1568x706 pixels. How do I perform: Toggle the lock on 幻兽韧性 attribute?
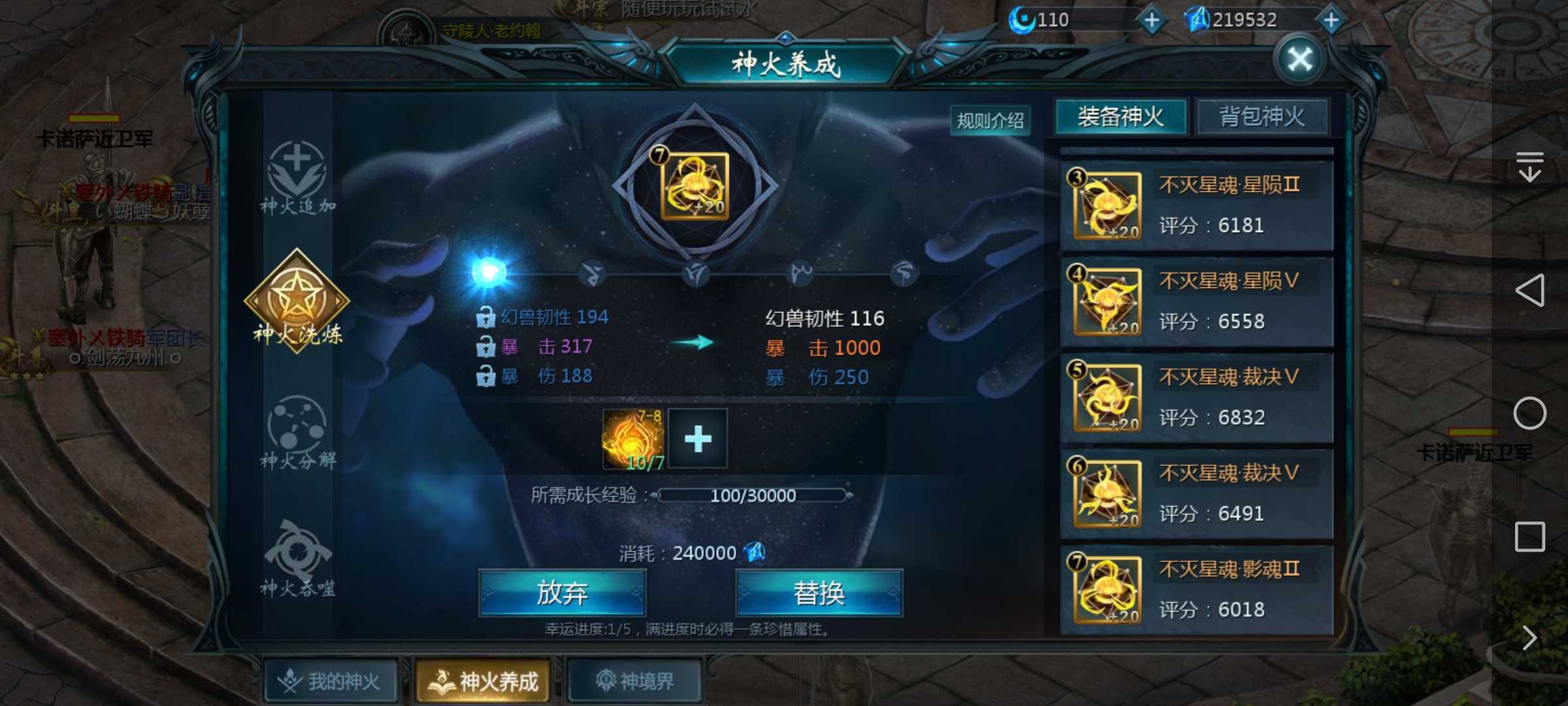pyautogui.click(x=486, y=316)
